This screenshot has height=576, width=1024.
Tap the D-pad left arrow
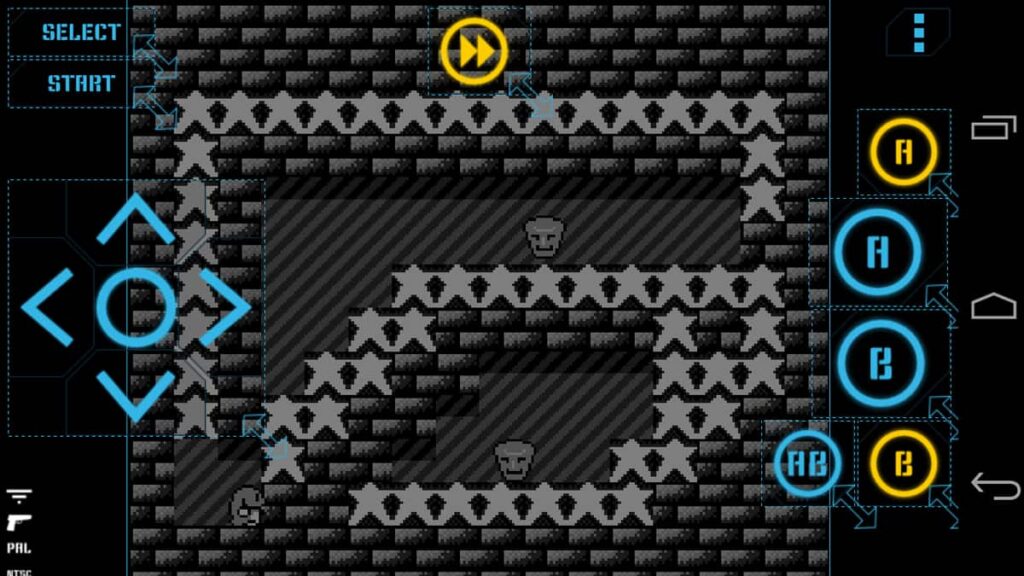[x=48, y=307]
